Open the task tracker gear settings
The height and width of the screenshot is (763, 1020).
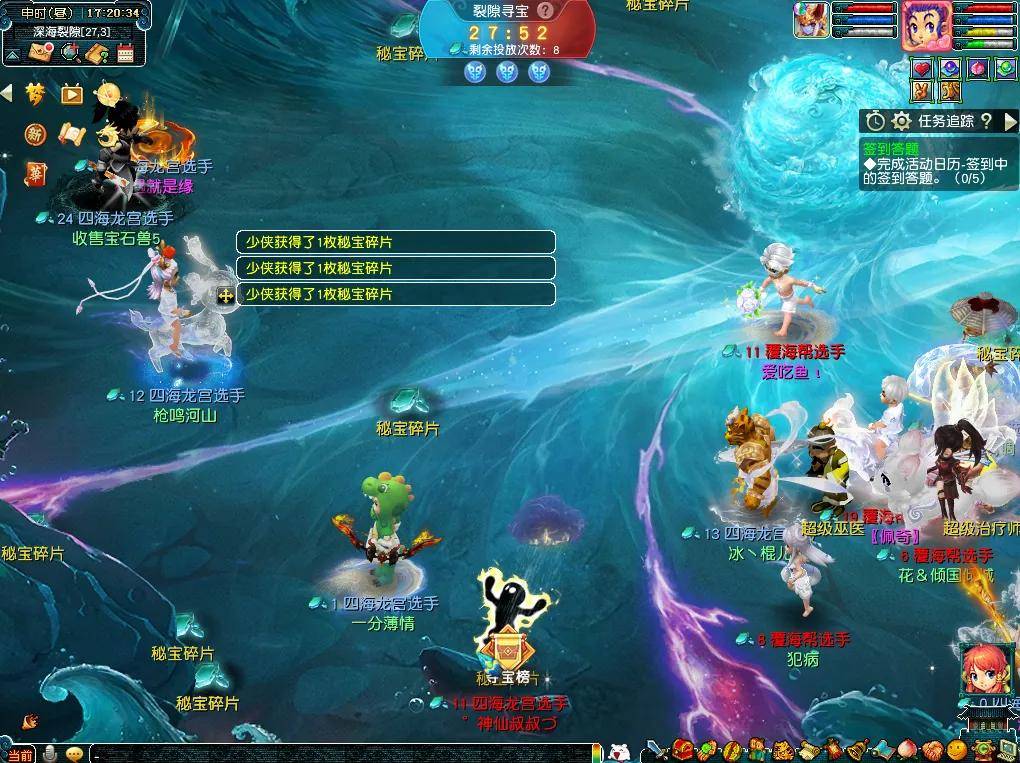point(901,121)
